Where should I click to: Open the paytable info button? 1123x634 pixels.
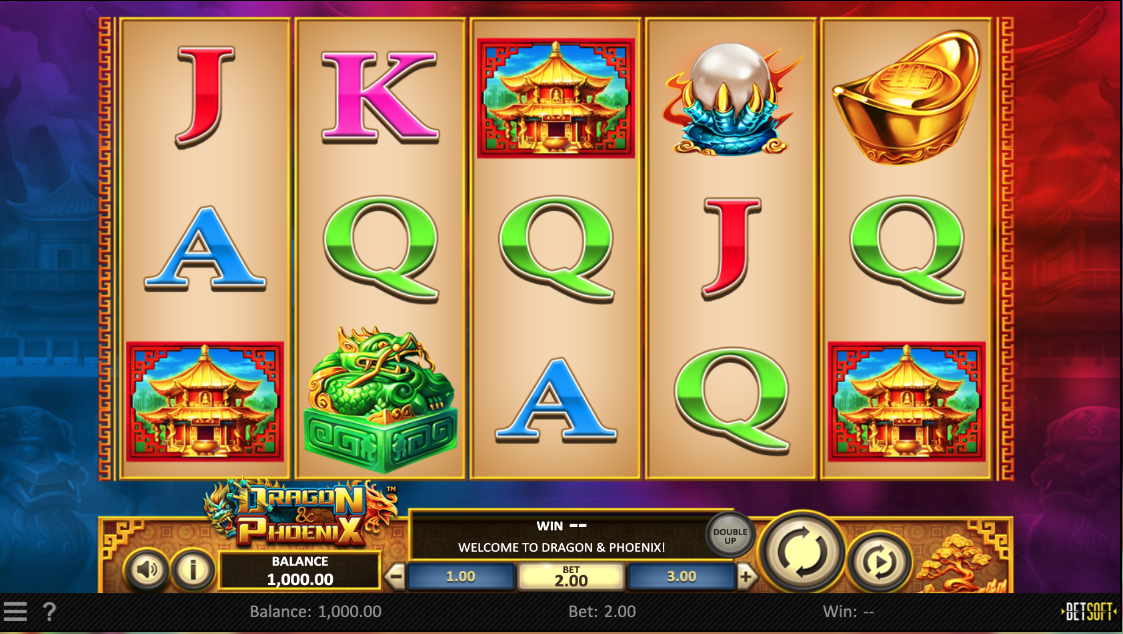(x=192, y=570)
